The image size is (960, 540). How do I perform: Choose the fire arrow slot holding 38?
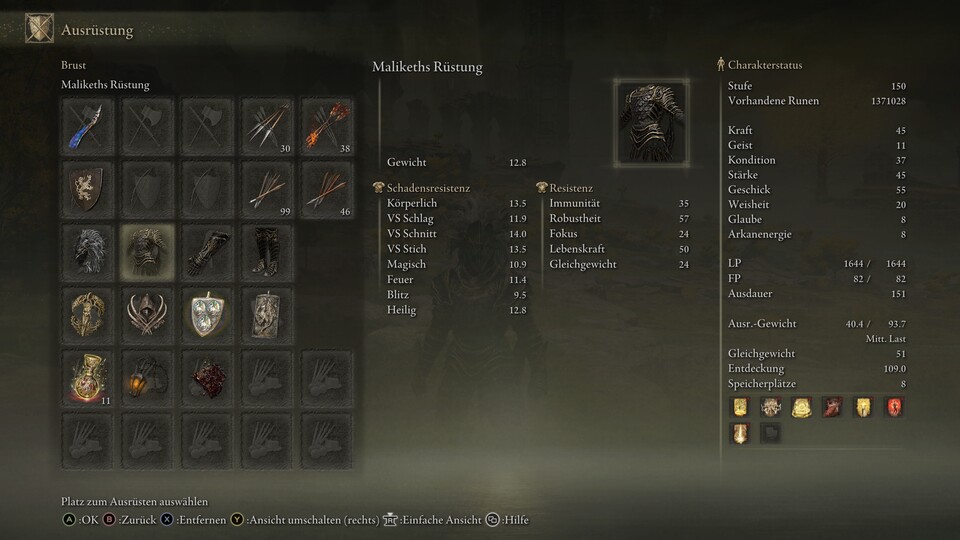pyautogui.click(x=327, y=125)
